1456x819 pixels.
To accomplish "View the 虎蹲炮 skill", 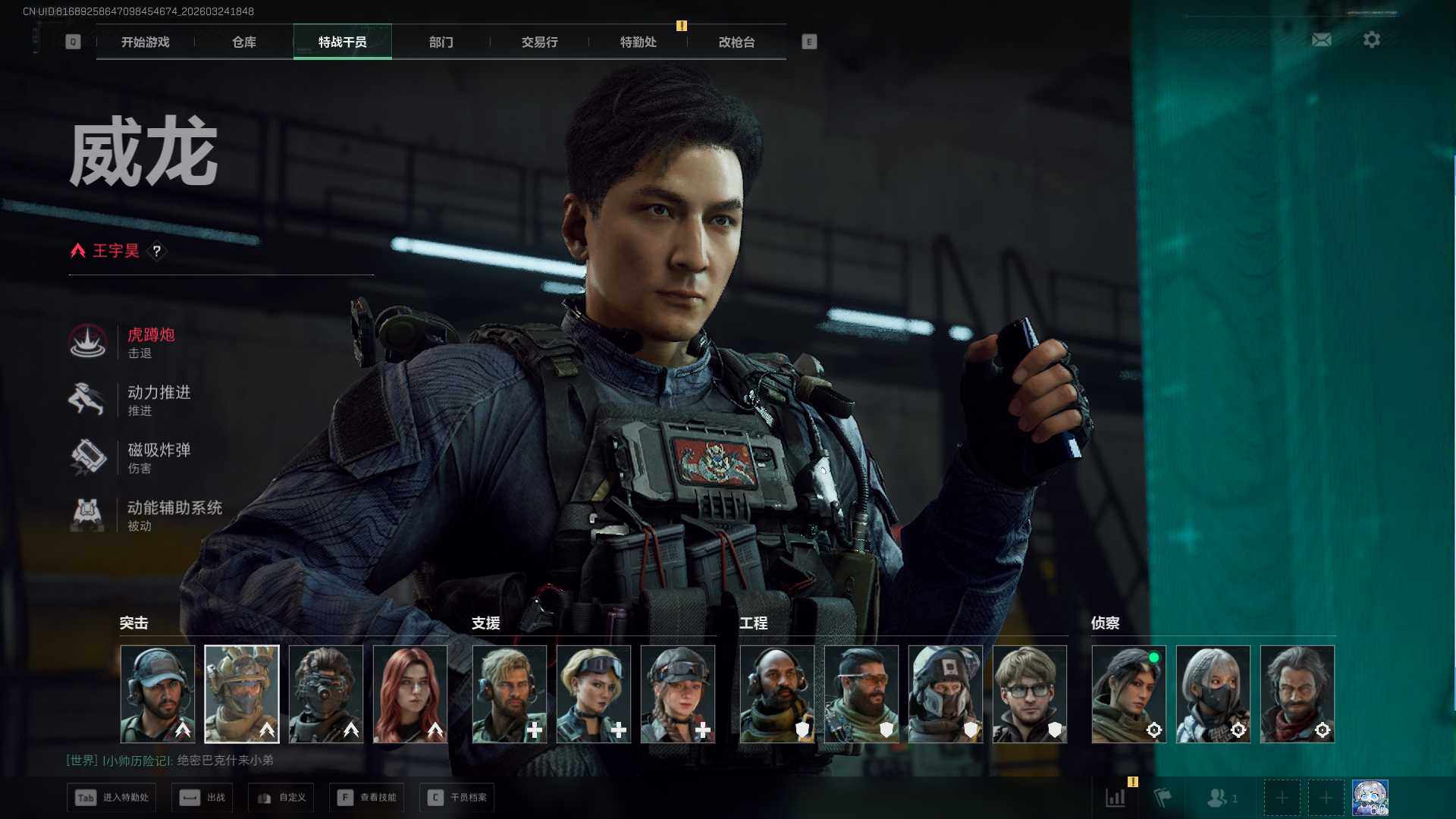I will tap(150, 342).
